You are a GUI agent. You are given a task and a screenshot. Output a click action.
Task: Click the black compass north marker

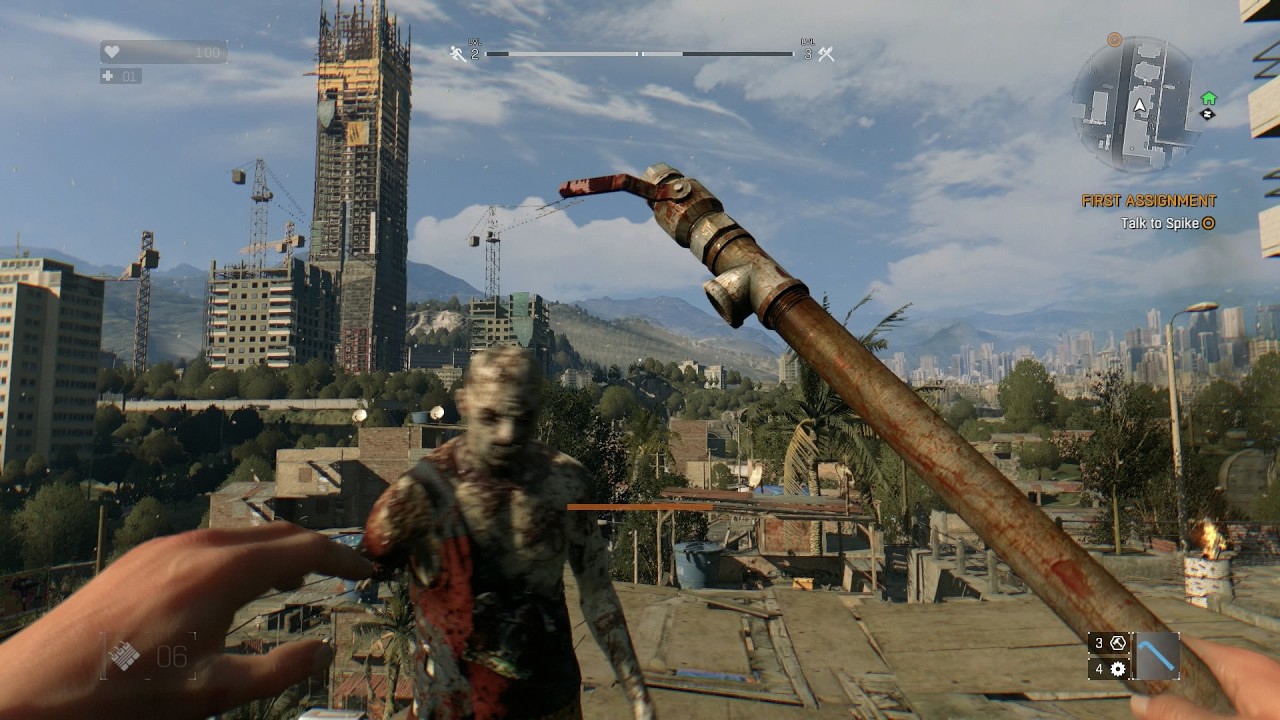[1208, 114]
